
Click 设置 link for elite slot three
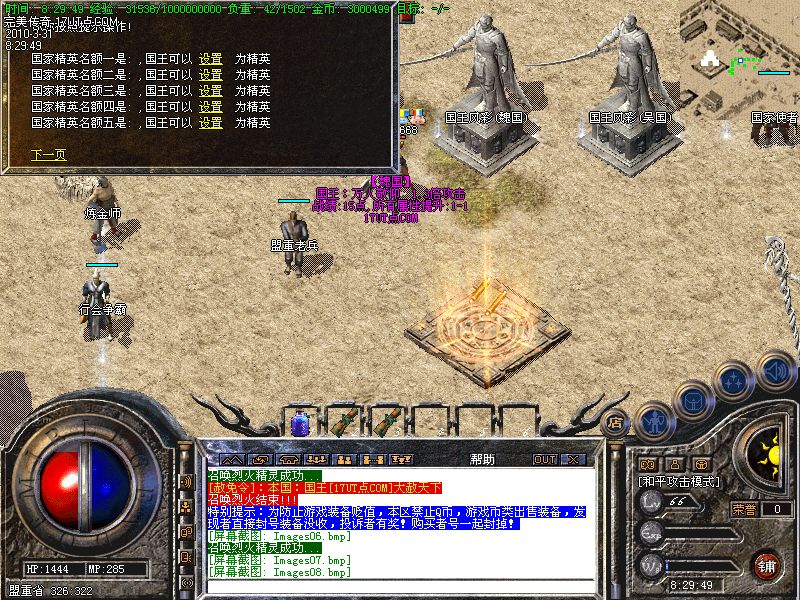[210, 91]
